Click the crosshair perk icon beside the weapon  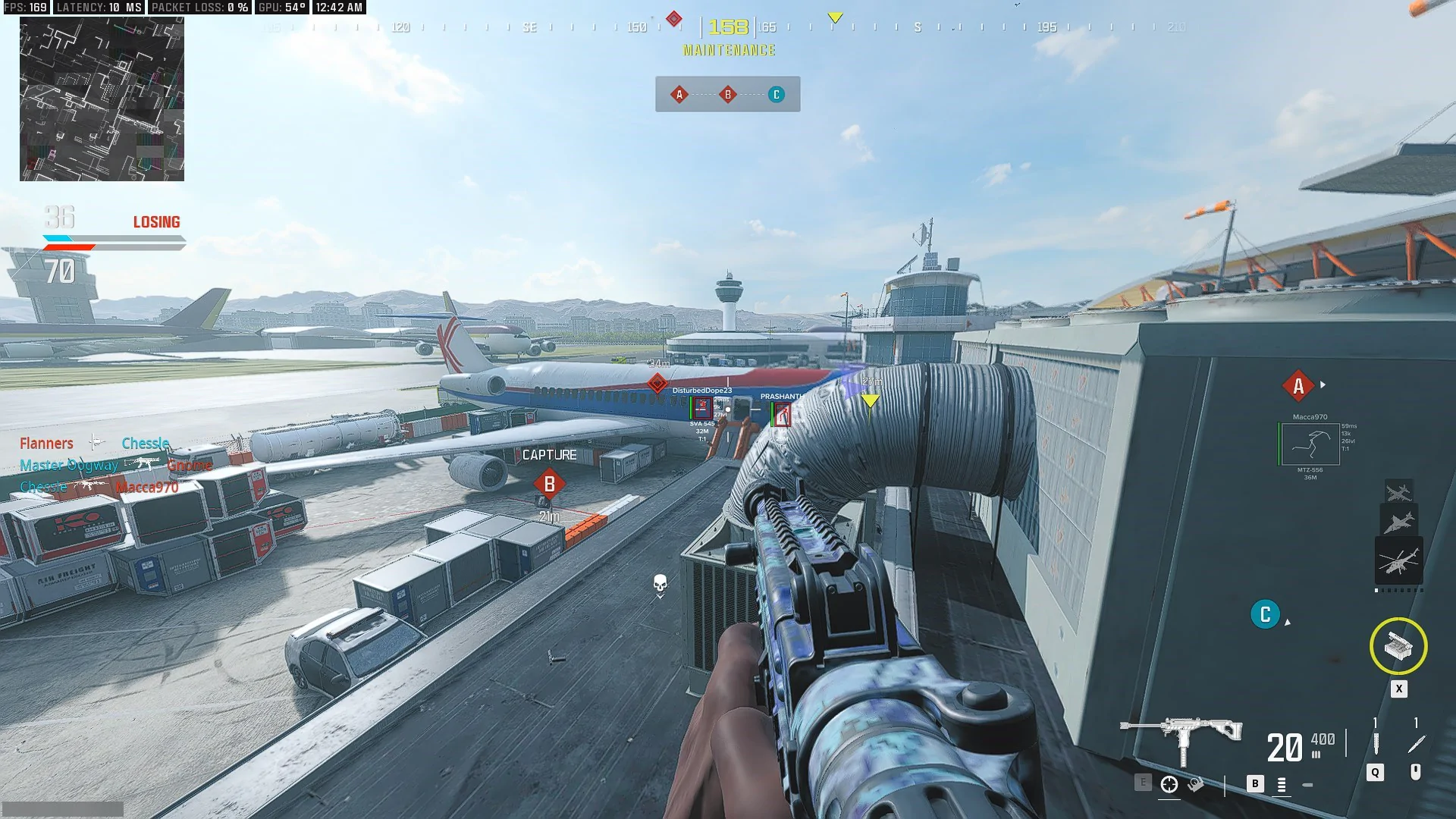1169,785
